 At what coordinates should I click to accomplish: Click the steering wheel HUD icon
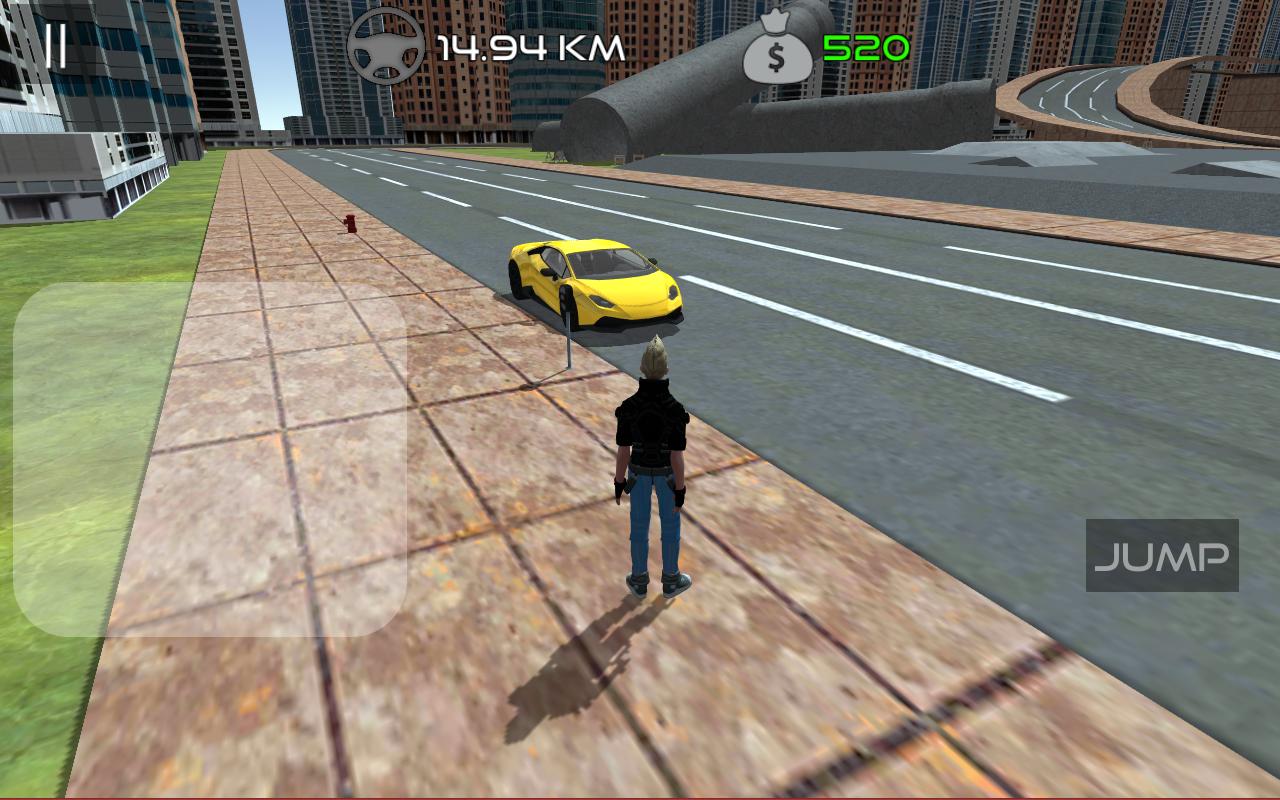(385, 45)
